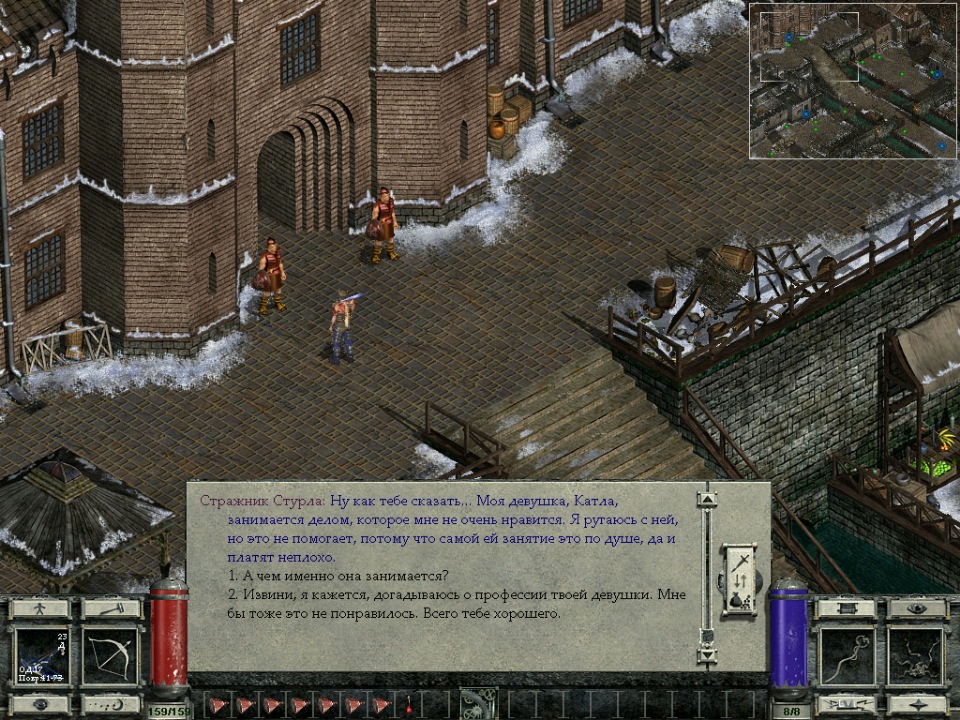
Task: Use the first red potion in the belt
Action: point(219,704)
